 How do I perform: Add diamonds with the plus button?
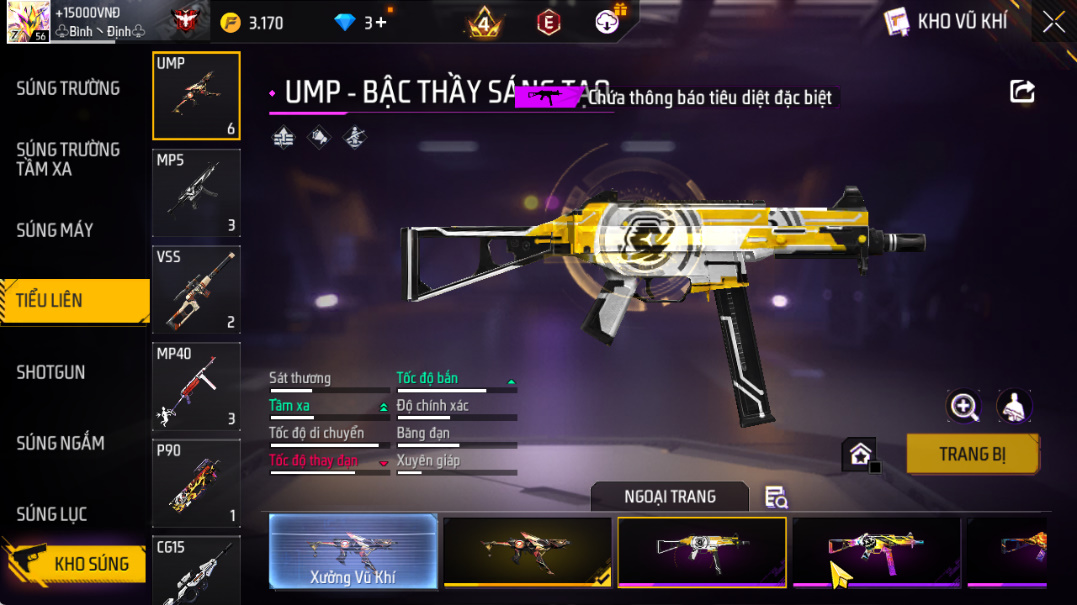tap(381, 22)
